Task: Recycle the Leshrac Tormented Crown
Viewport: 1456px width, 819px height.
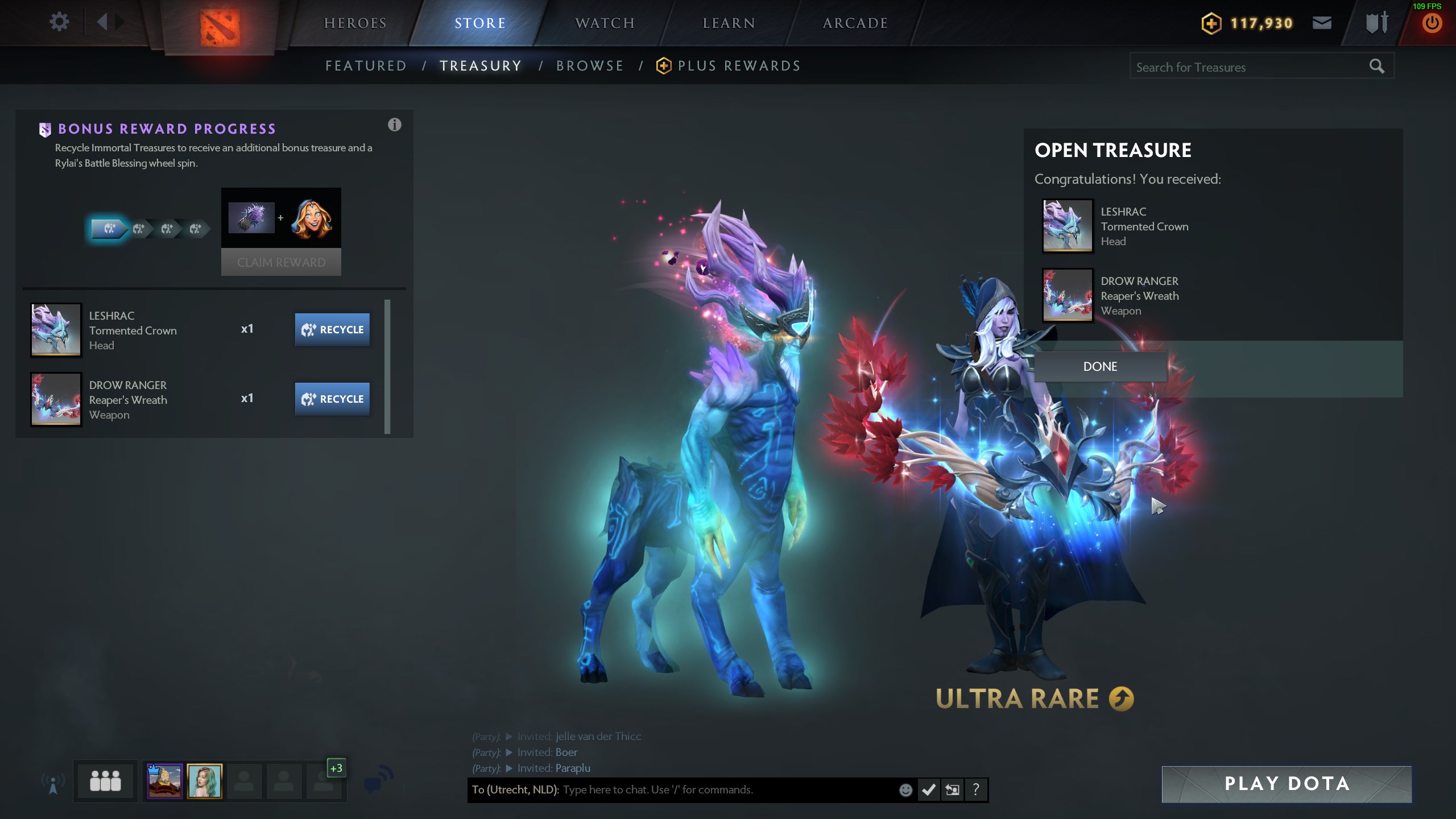Action: tap(332, 330)
